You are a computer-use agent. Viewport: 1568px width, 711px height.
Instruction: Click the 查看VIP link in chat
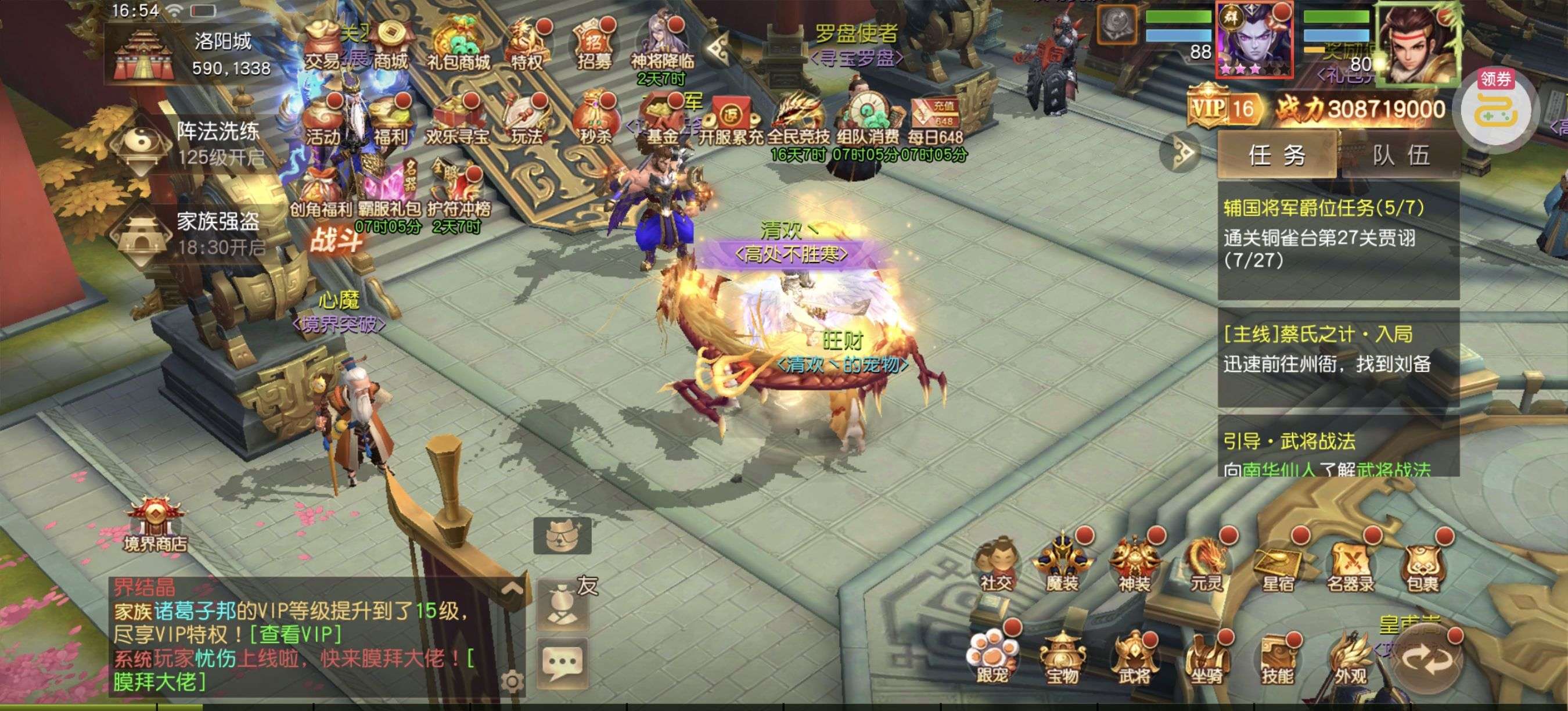click(x=296, y=634)
